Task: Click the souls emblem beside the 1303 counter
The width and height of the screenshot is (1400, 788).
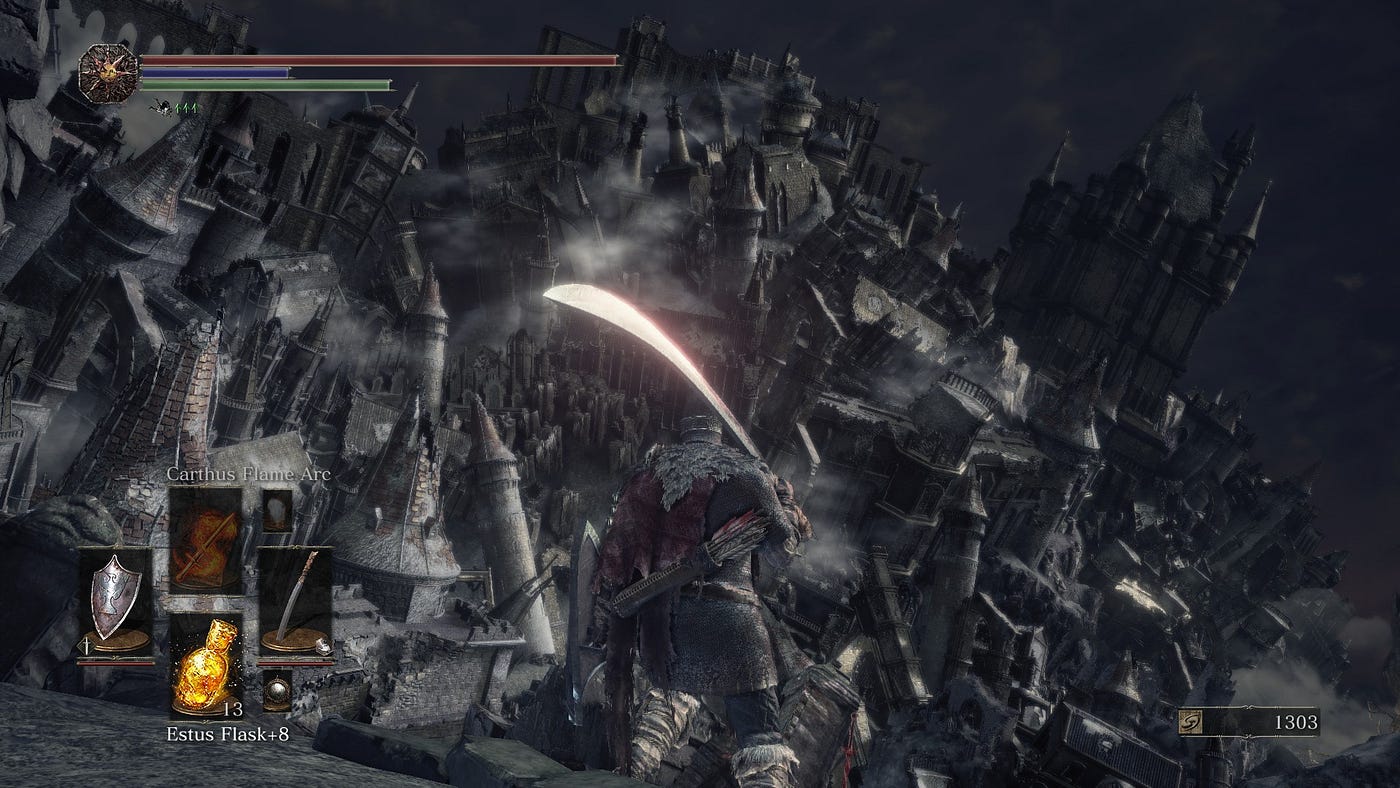Action: tap(1193, 722)
